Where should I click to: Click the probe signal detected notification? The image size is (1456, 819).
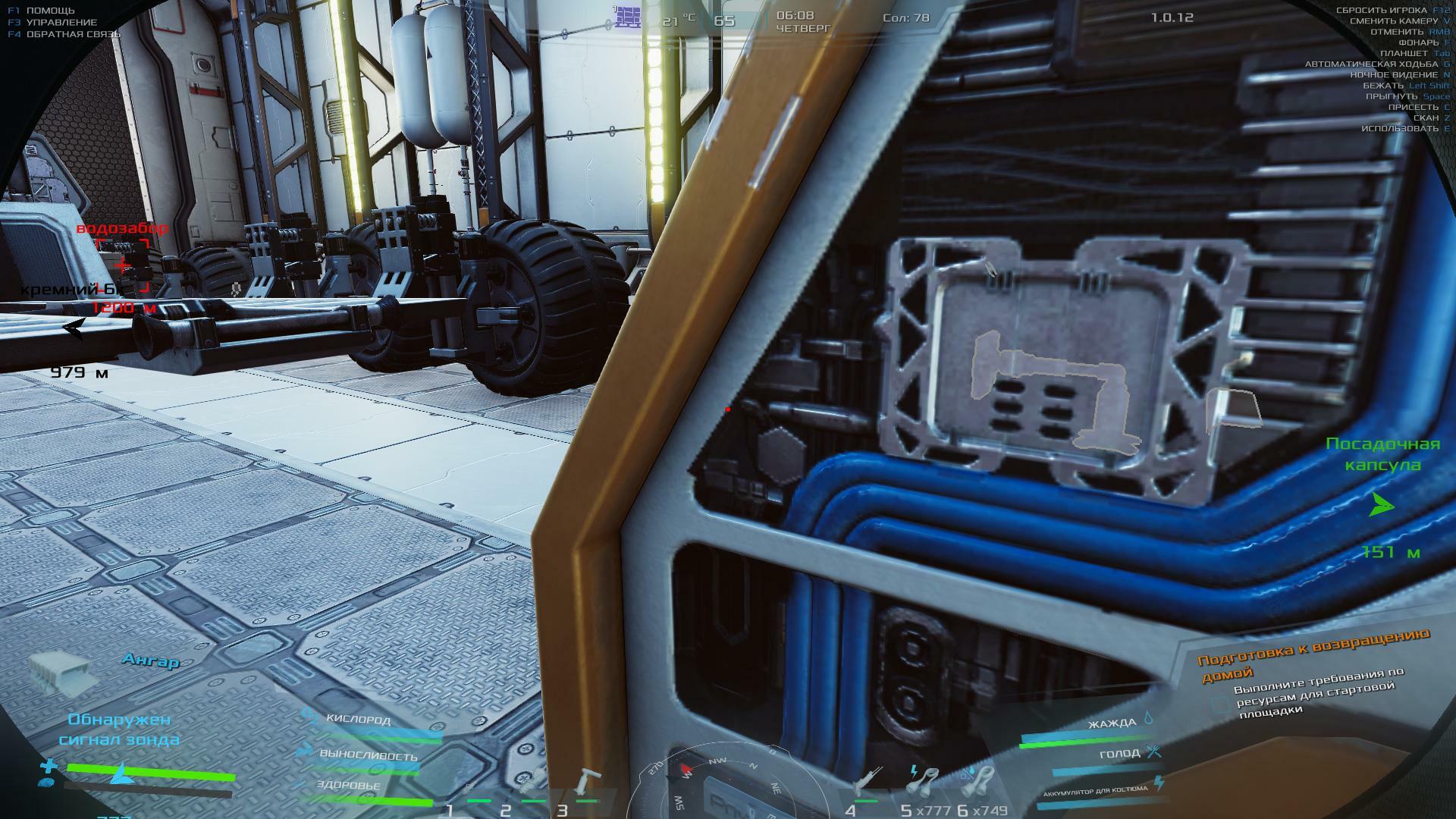tap(119, 729)
